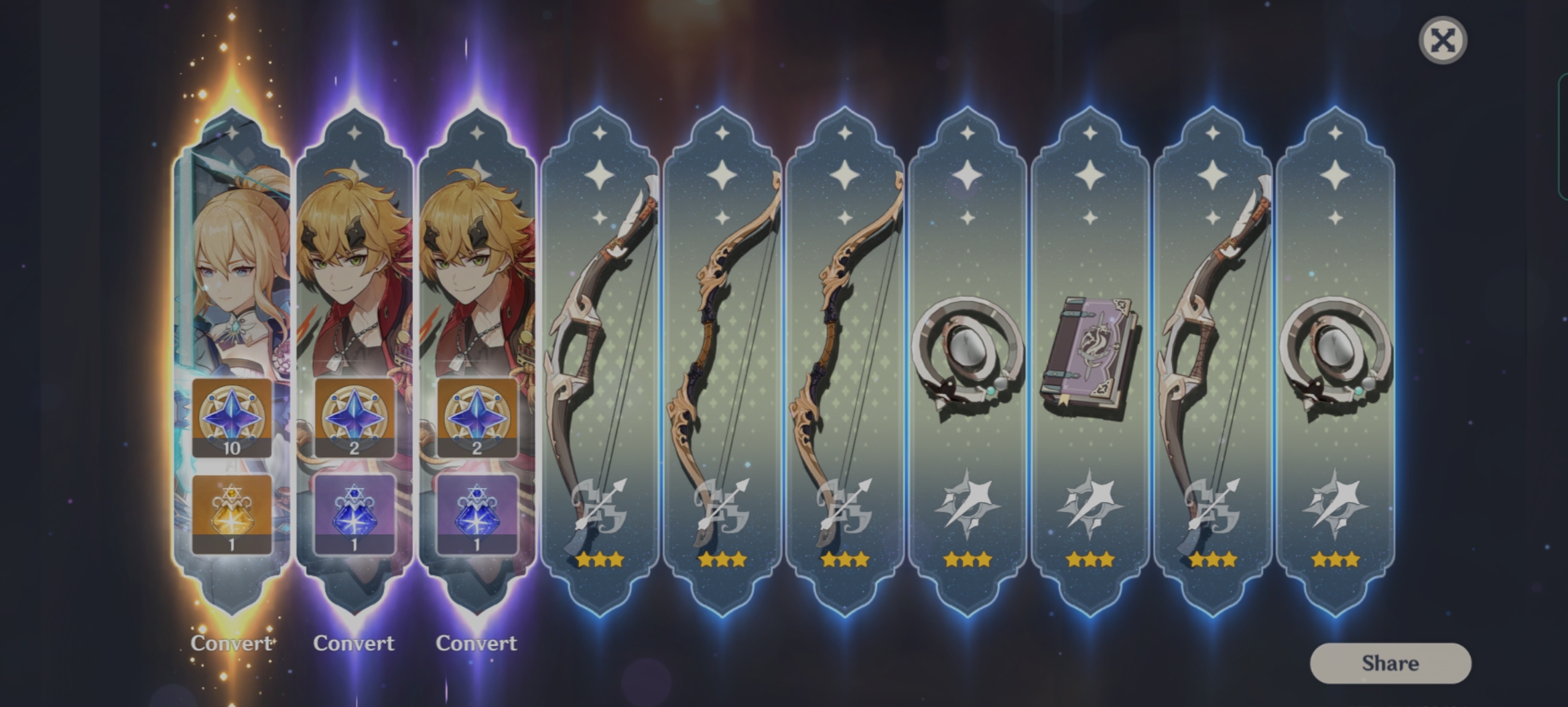Click the Starglitter icon showing 2 on the second Thoma card
The width and height of the screenshot is (1568, 707).
point(477,417)
